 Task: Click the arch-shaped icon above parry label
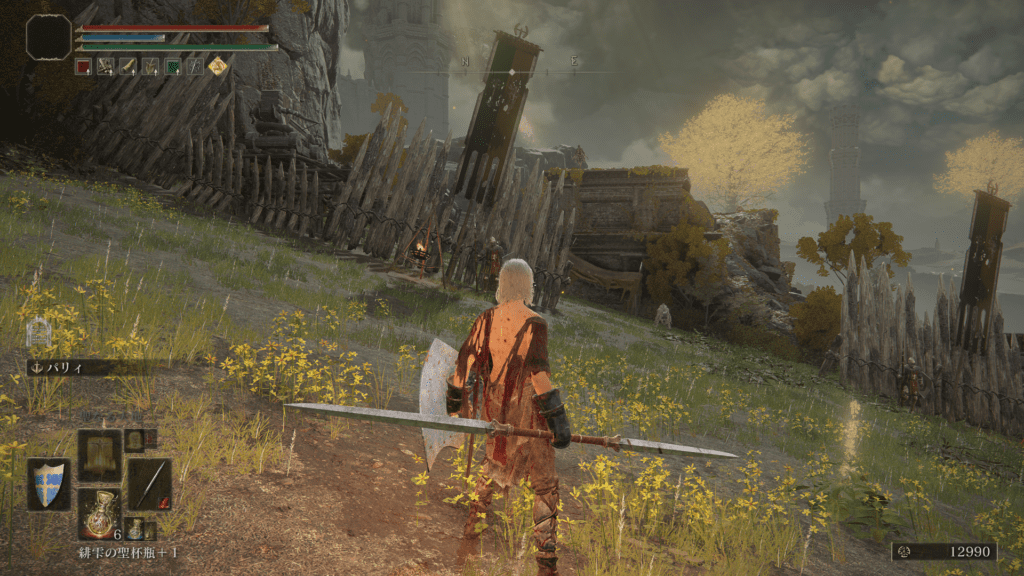pyautogui.click(x=38, y=333)
